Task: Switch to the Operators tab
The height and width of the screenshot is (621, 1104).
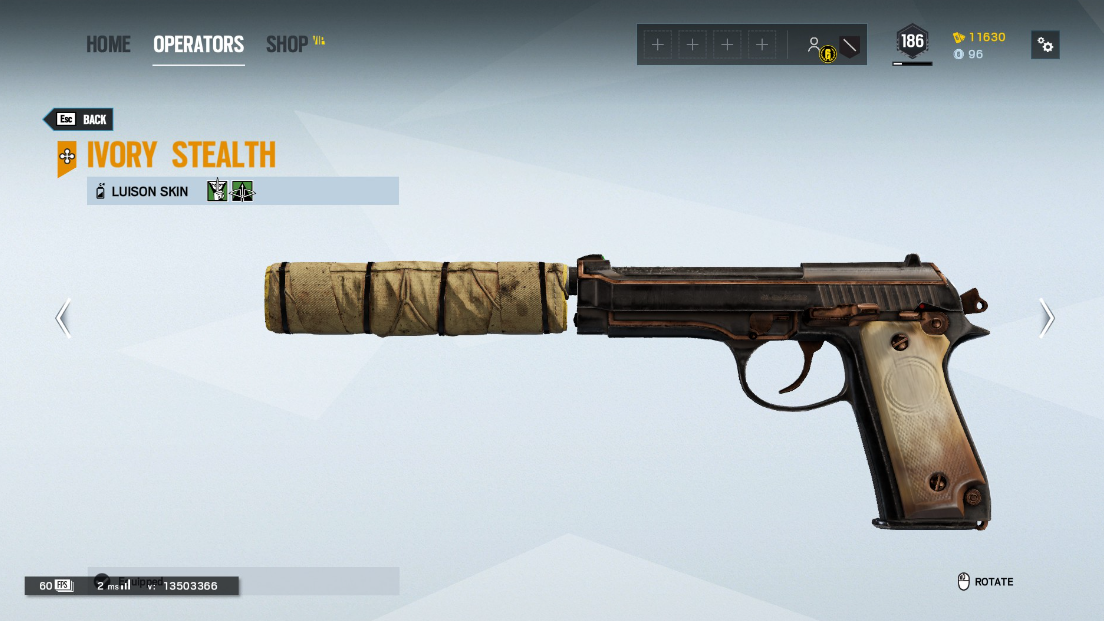Action: 198,45
